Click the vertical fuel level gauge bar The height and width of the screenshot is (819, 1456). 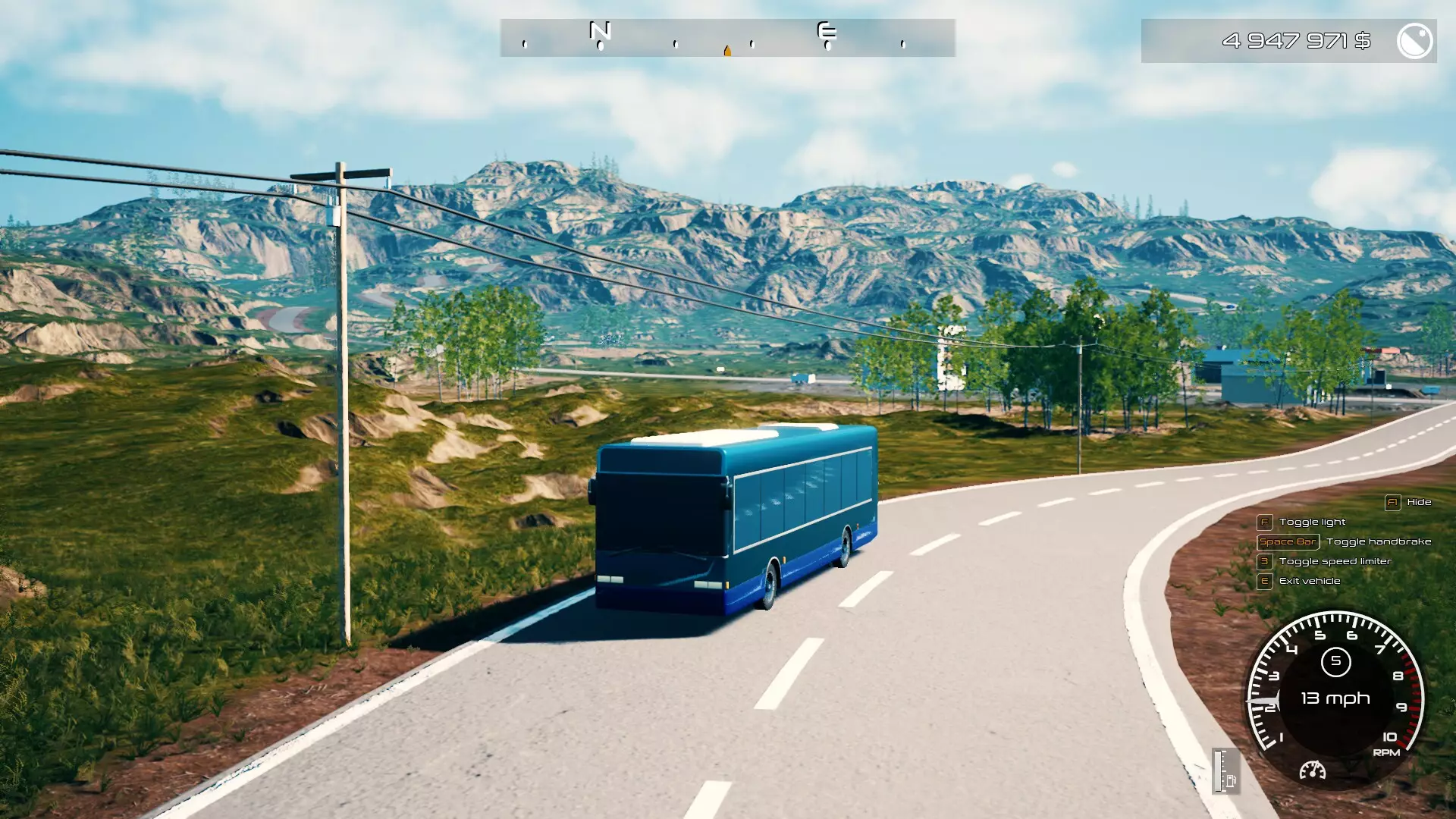1218,771
